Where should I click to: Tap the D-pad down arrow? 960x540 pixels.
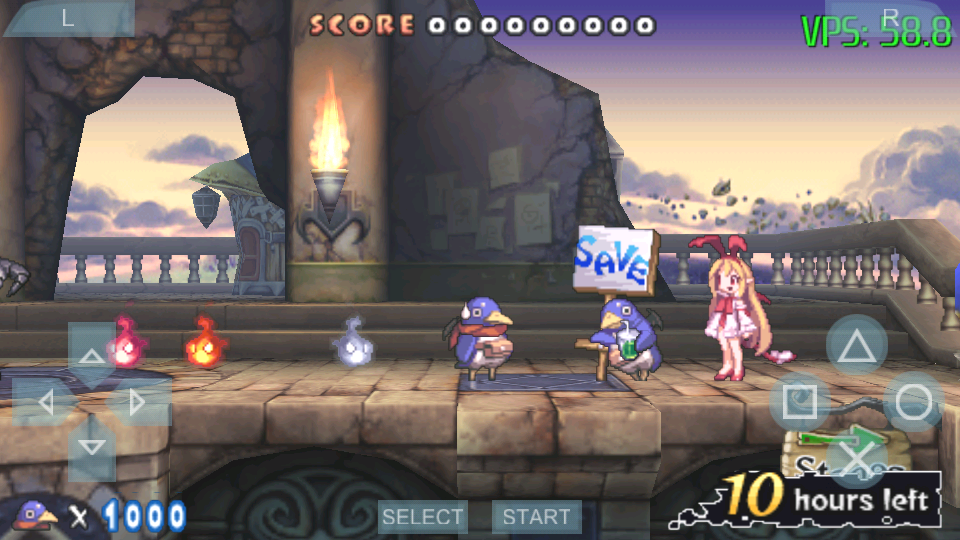(x=91, y=448)
